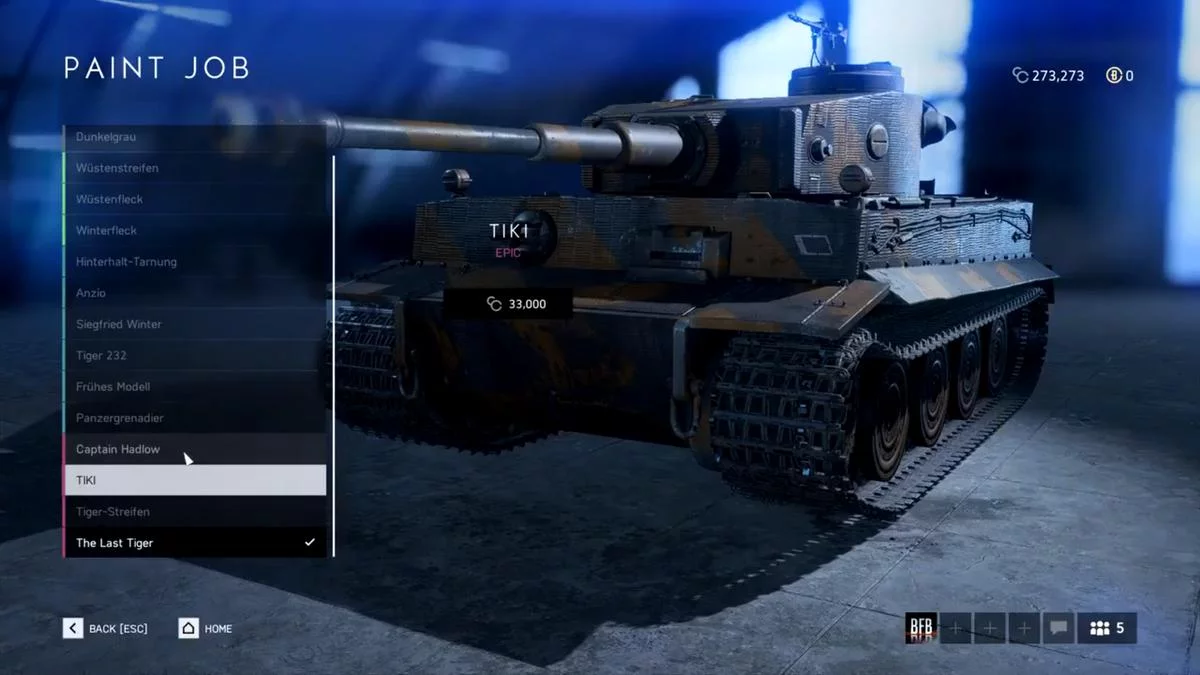
Task: Select the equipped The Last Tiger skin
Action: (195, 543)
